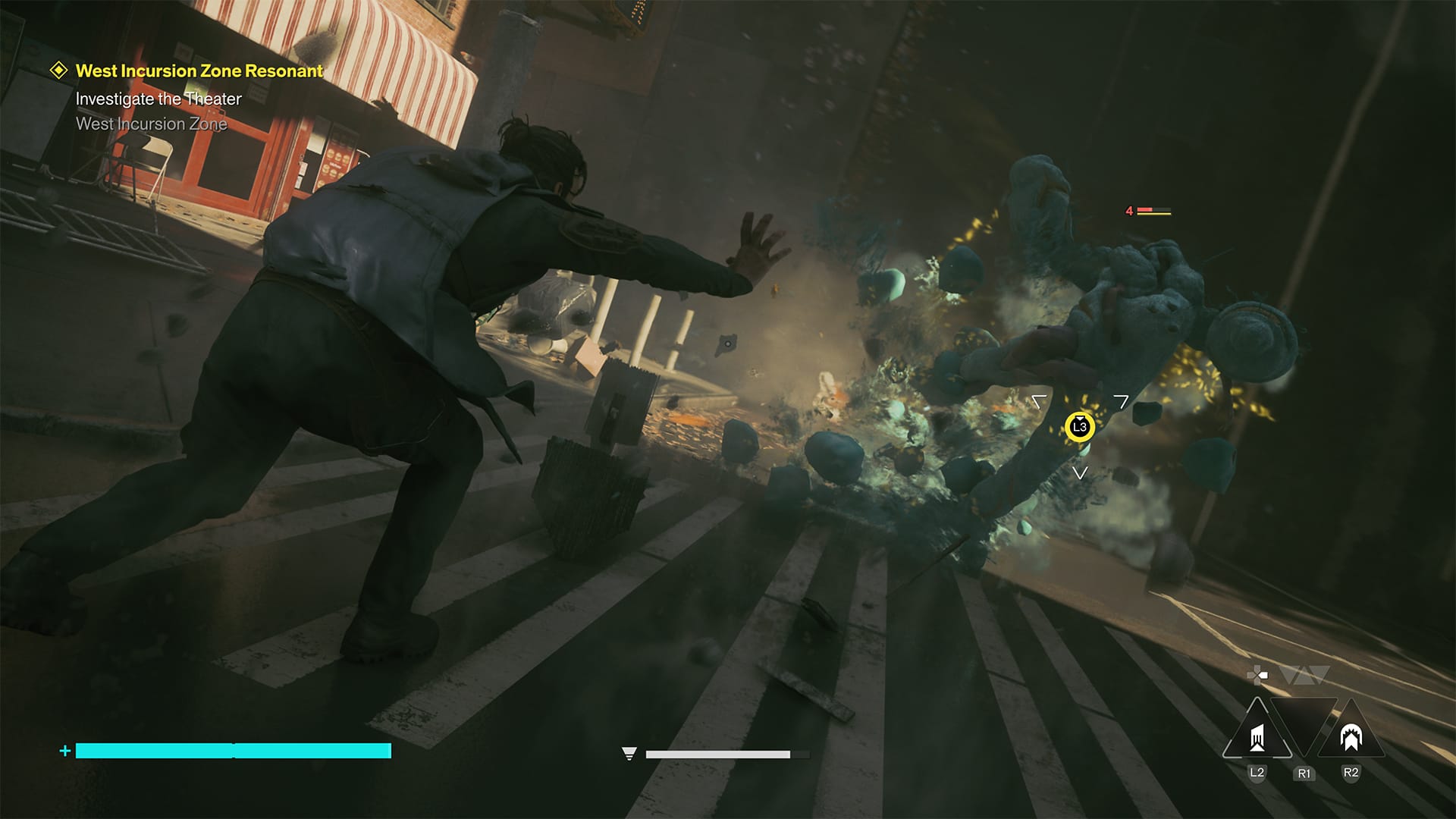Click the left corner bracket of the targeting reticle
The image size is (1456, 819).
point(1039,400)
